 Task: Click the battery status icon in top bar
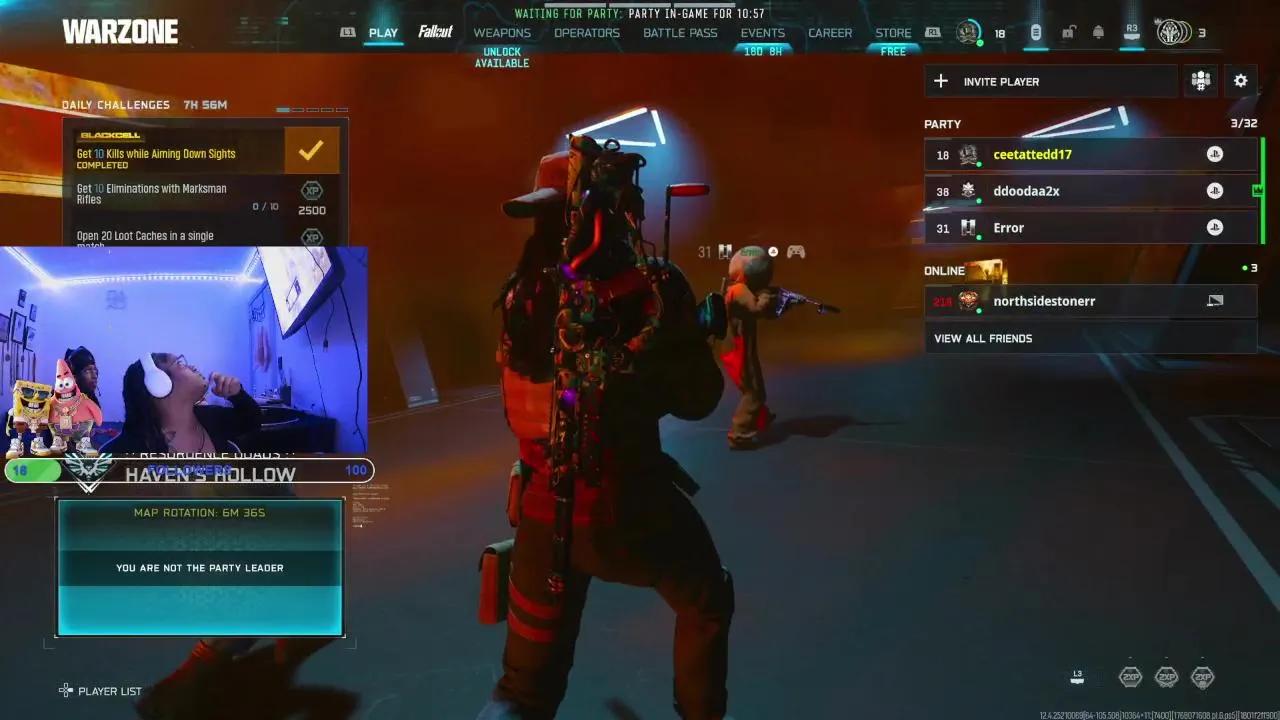pyautogui.click(x=1035, y=32)
